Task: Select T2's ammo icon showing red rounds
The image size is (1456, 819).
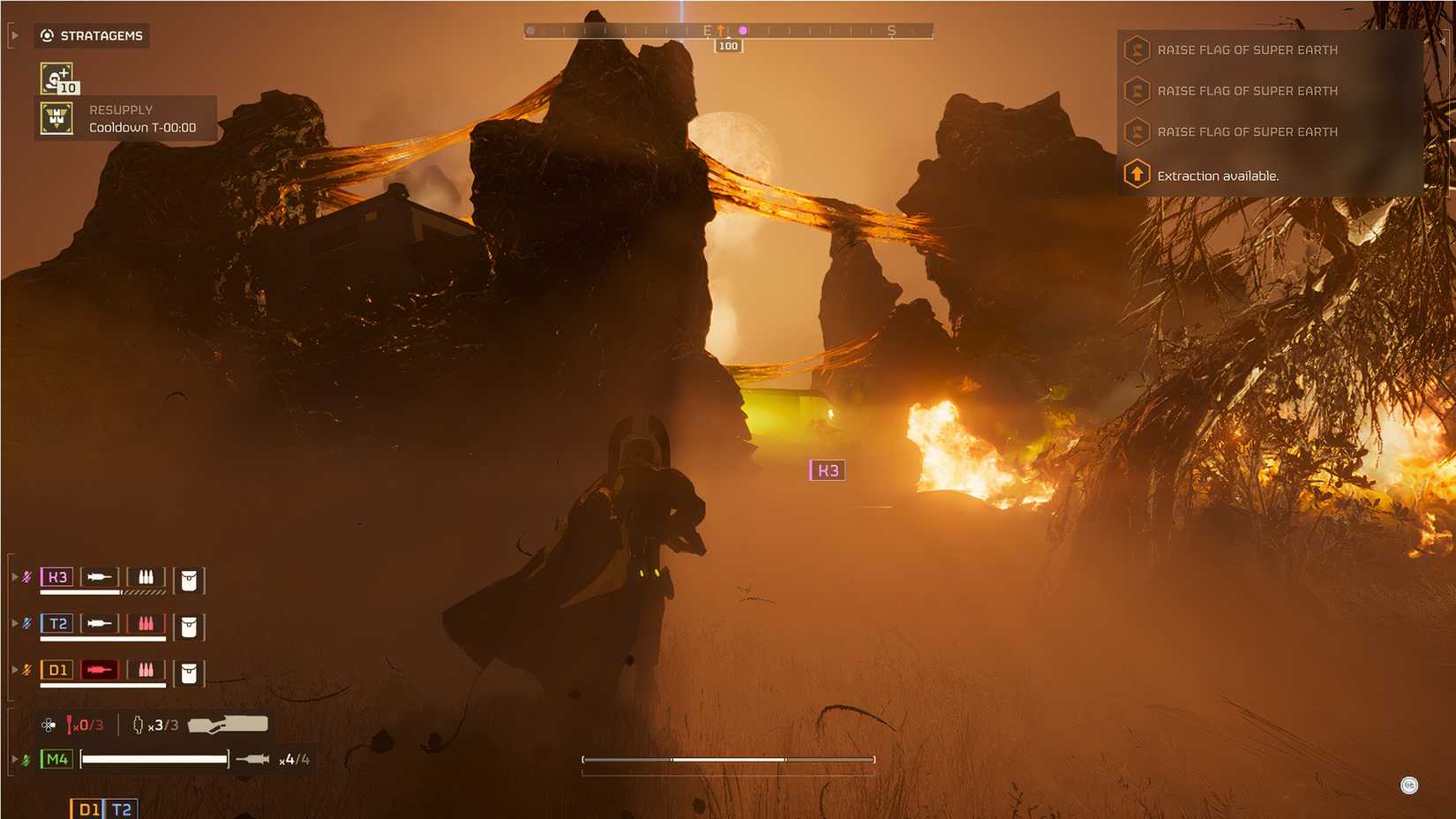Action: (x=146, y=624)
